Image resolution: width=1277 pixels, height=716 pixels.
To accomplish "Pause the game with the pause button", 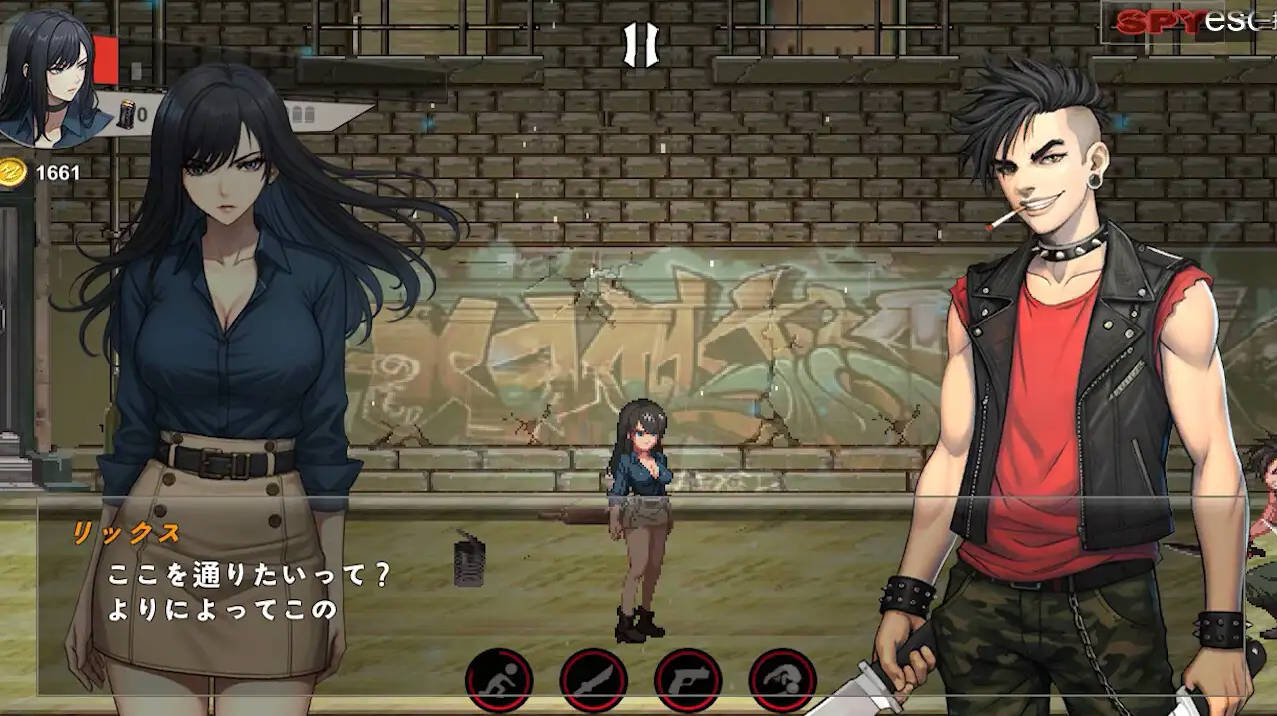I will point(641,45).
